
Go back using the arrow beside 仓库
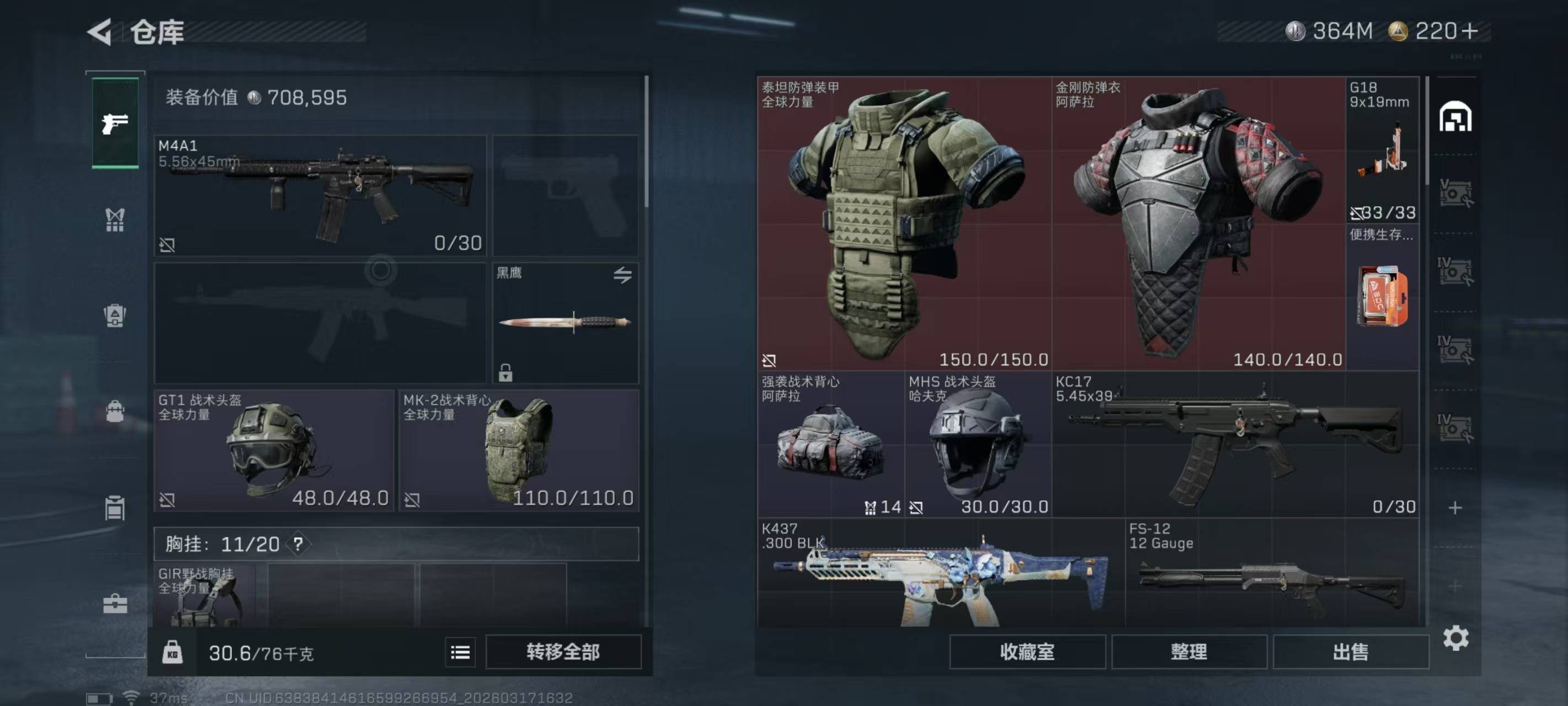(x=100, y=31)
